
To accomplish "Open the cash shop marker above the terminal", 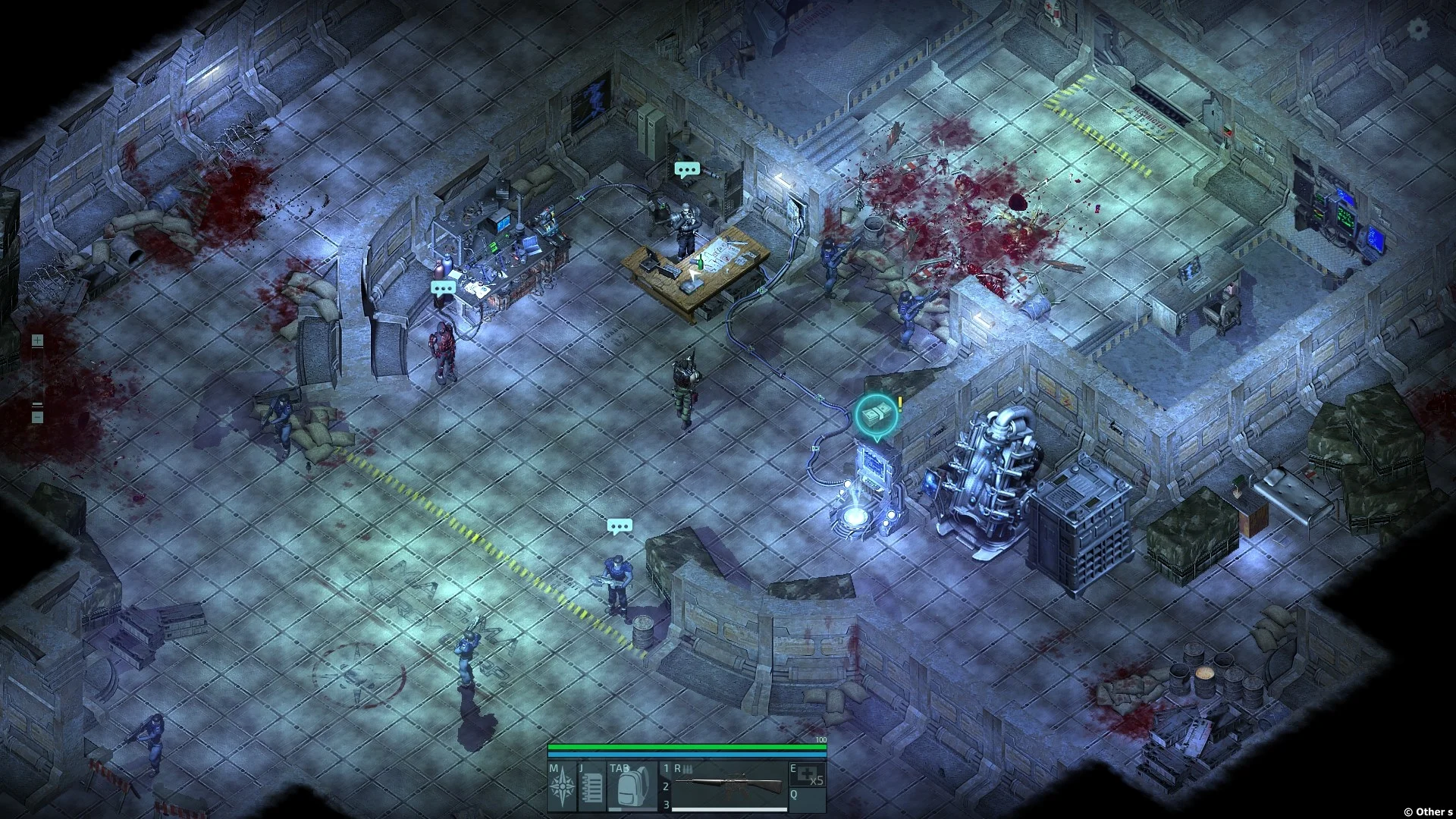I will tap(876, 414).
